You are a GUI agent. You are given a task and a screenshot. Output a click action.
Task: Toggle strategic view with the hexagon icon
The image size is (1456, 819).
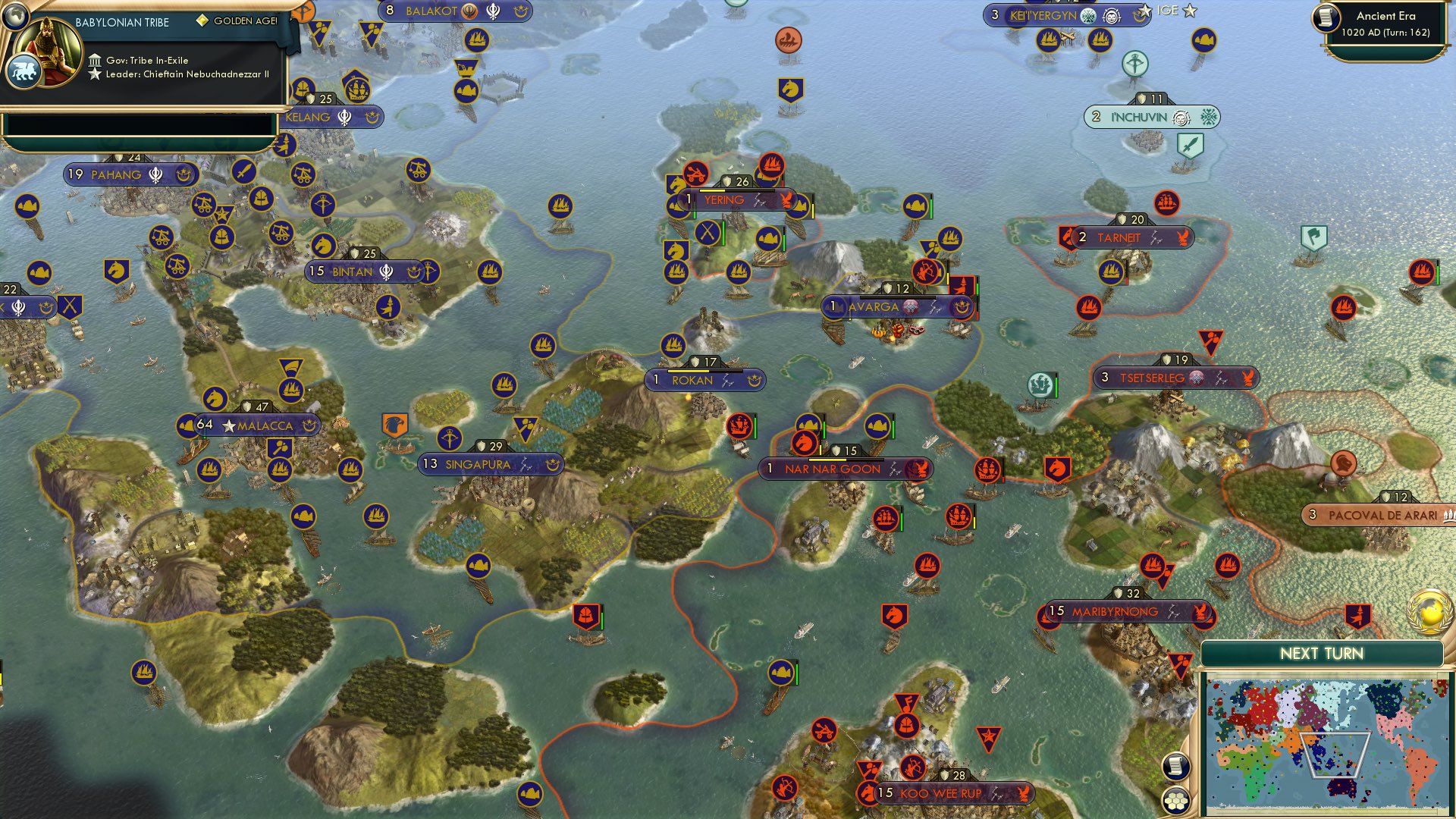(1177, 802)
